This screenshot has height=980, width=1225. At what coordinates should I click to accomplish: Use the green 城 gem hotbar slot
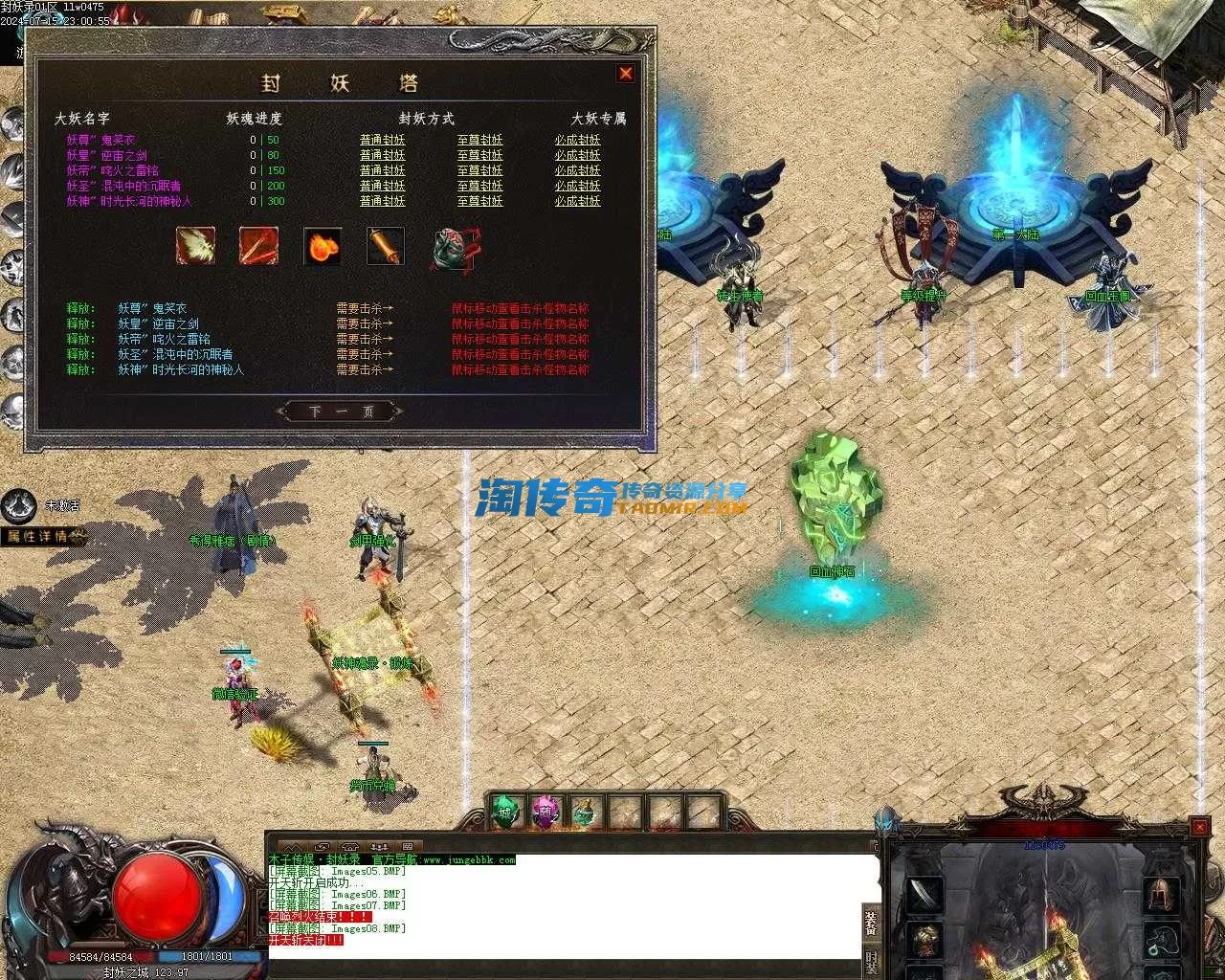click(x=504, y=813)
